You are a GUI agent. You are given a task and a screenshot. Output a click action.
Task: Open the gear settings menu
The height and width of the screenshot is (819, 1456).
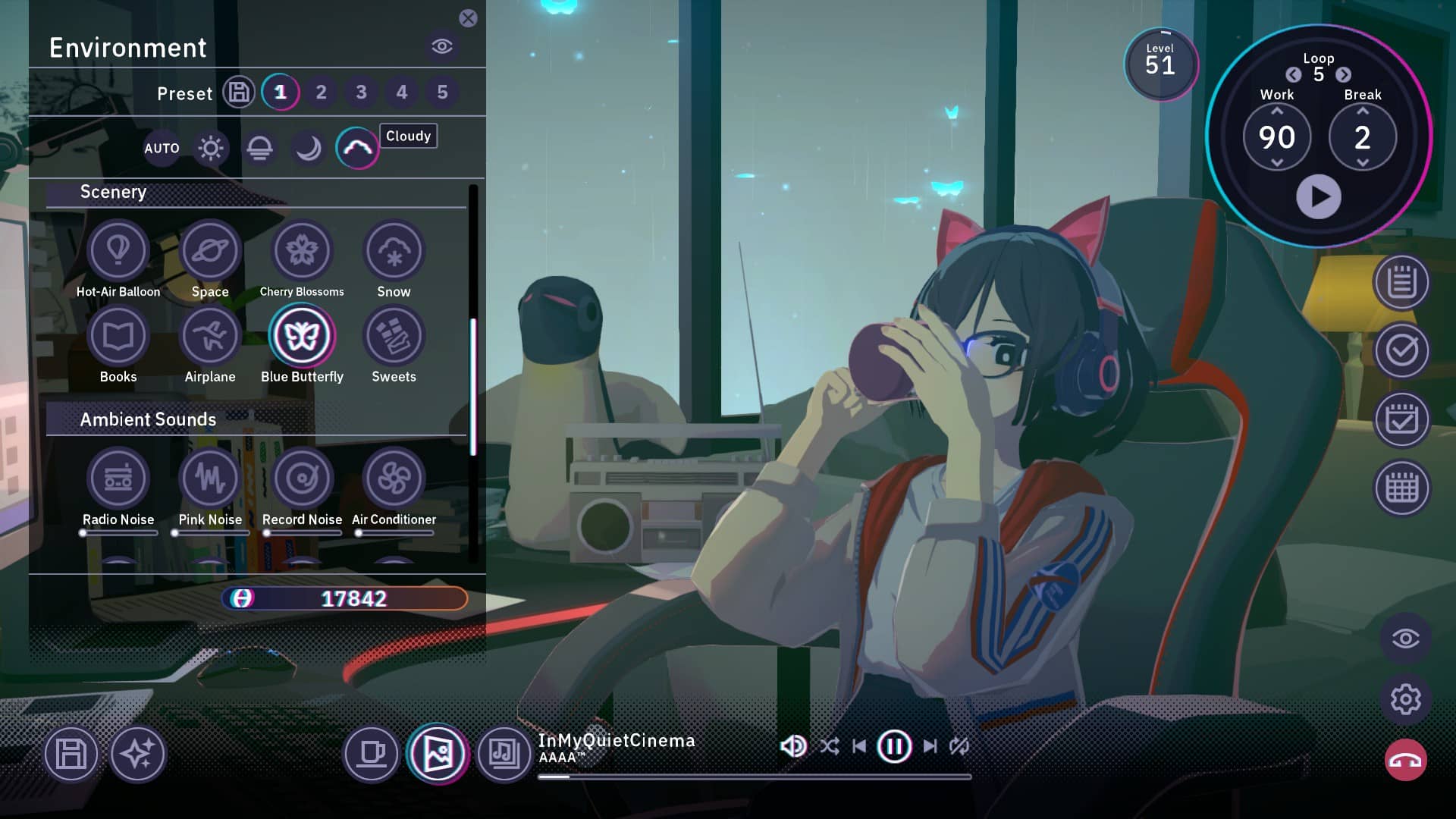1405,699
